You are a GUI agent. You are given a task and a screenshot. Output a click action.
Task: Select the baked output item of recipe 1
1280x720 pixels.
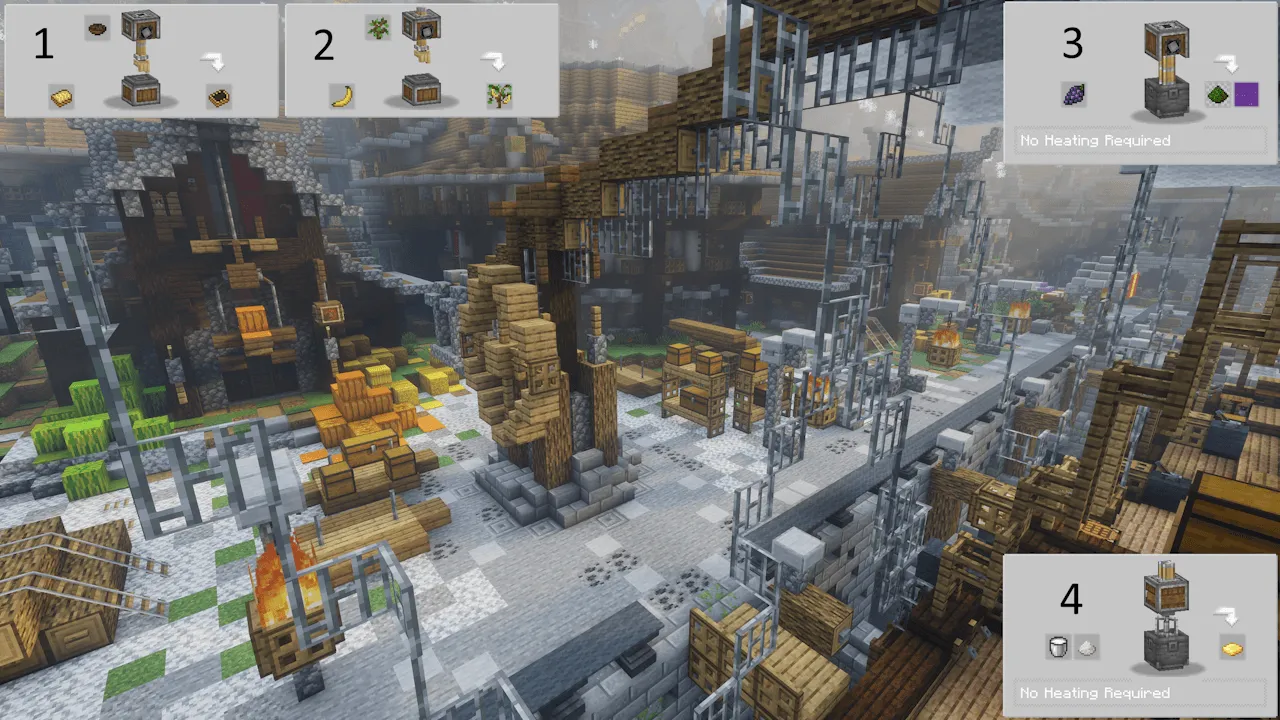(219, 96)
